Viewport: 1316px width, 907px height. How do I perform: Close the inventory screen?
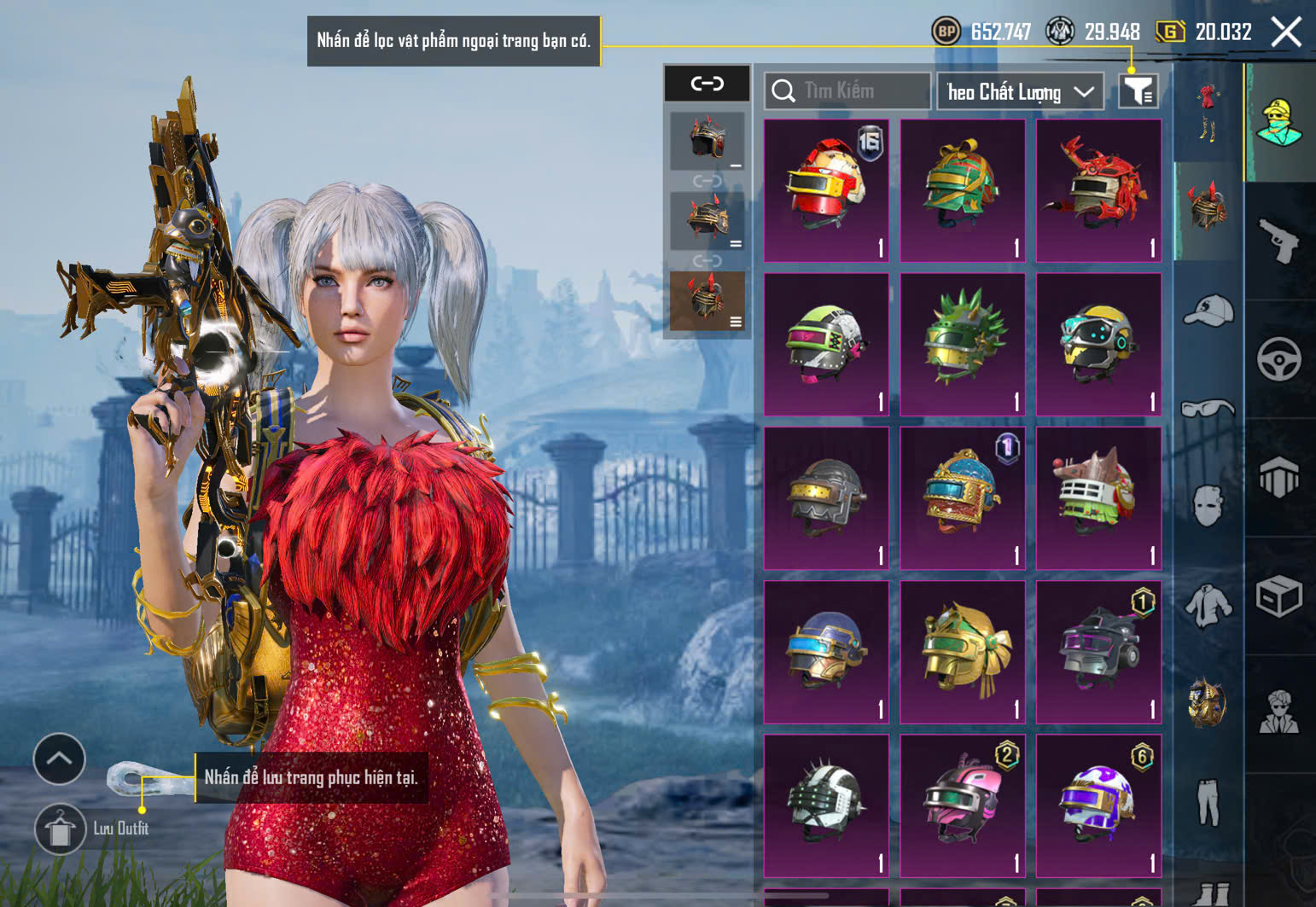click(1286, 32)
